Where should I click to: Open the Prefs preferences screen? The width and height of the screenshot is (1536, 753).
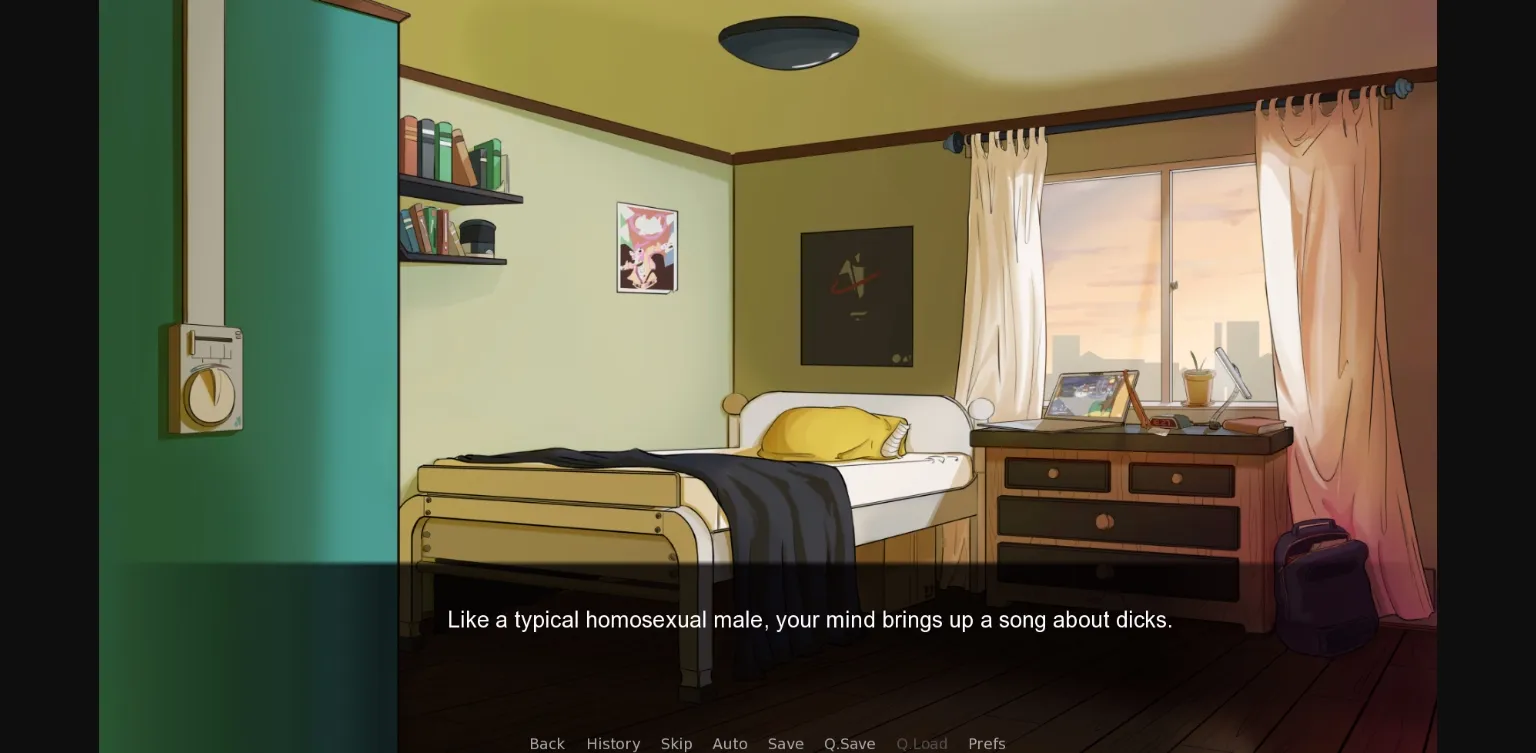(x=987, y=744)
